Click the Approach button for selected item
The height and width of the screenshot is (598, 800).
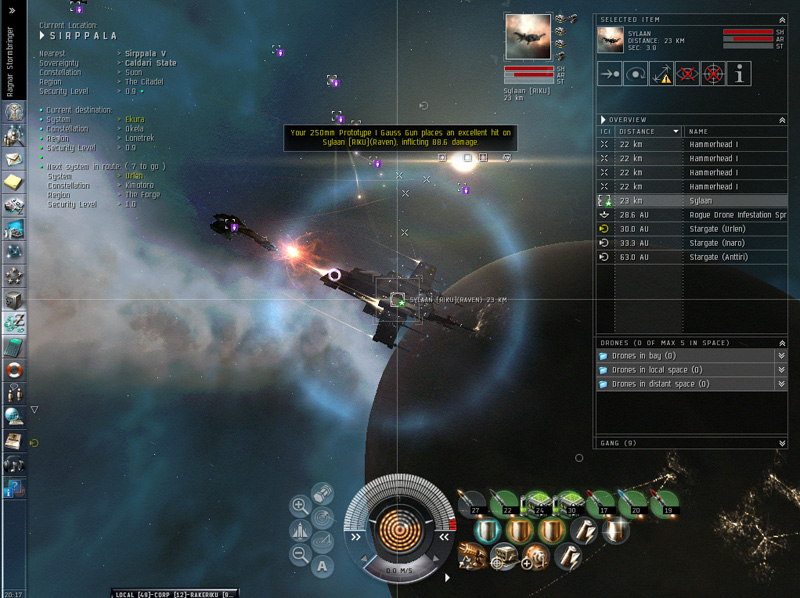pos(609,73)
